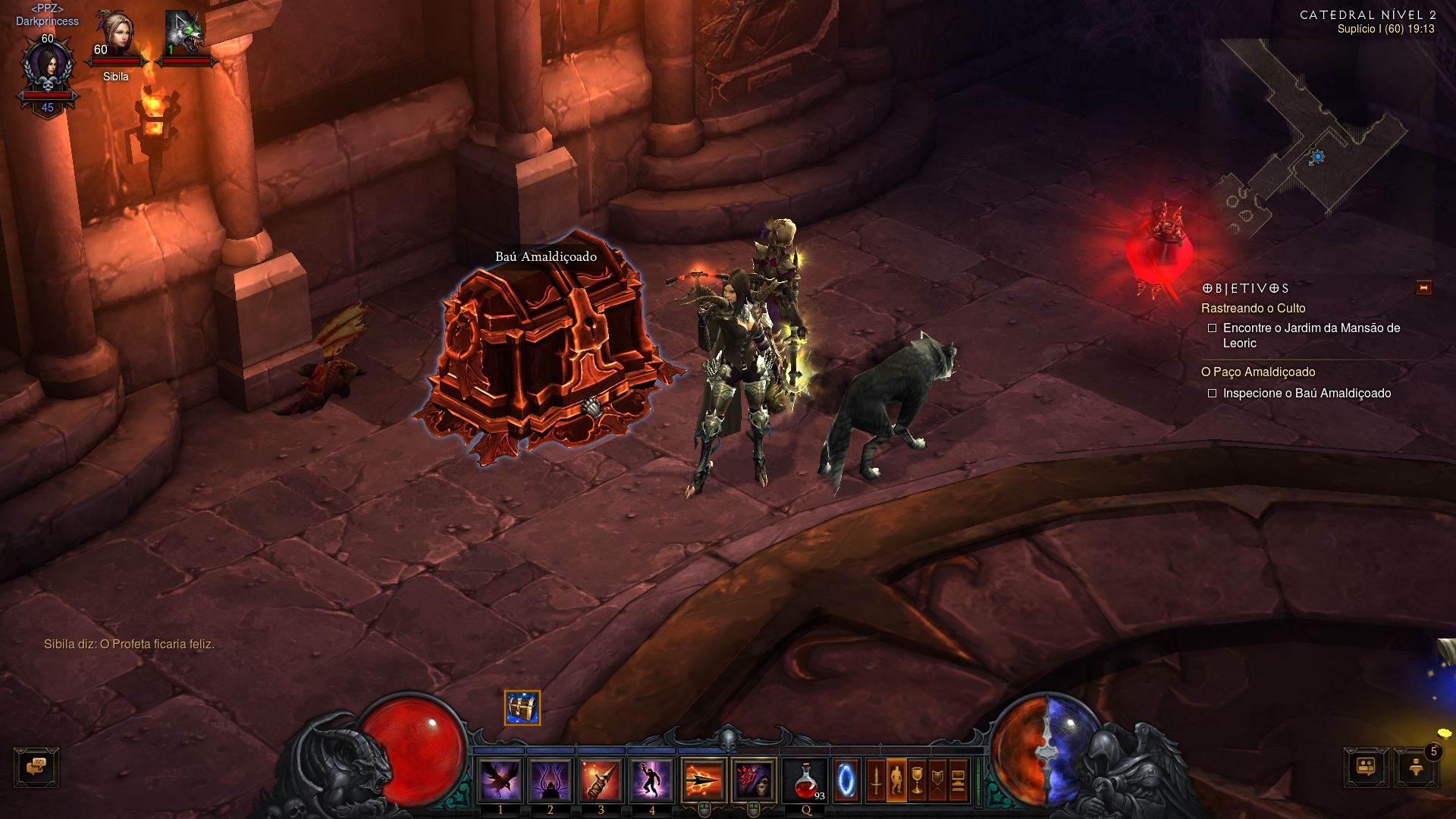Activate the raven companion skill

[x=500, y=780]
